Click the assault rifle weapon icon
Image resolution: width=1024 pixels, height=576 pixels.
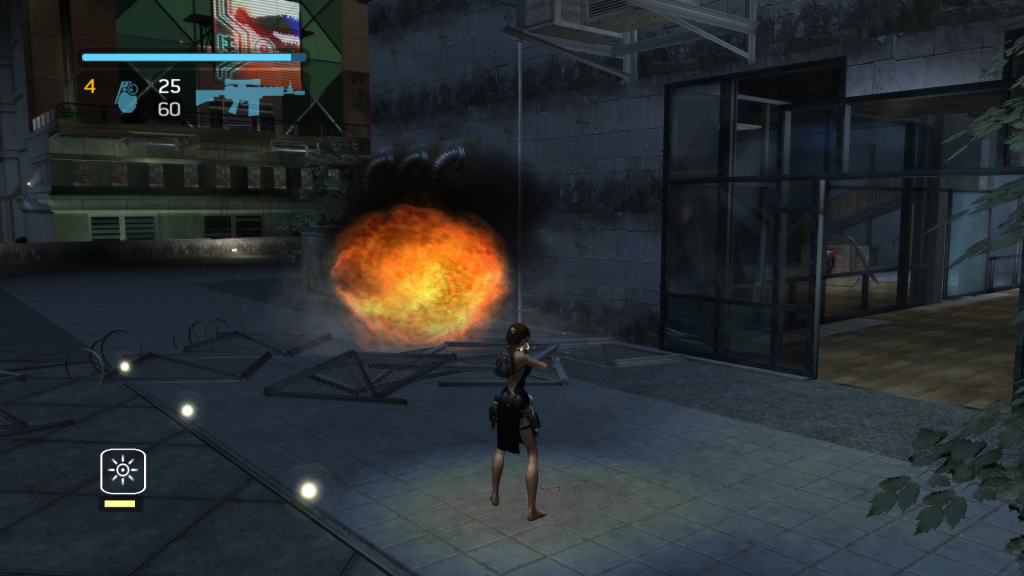click(x=247, y=96)
